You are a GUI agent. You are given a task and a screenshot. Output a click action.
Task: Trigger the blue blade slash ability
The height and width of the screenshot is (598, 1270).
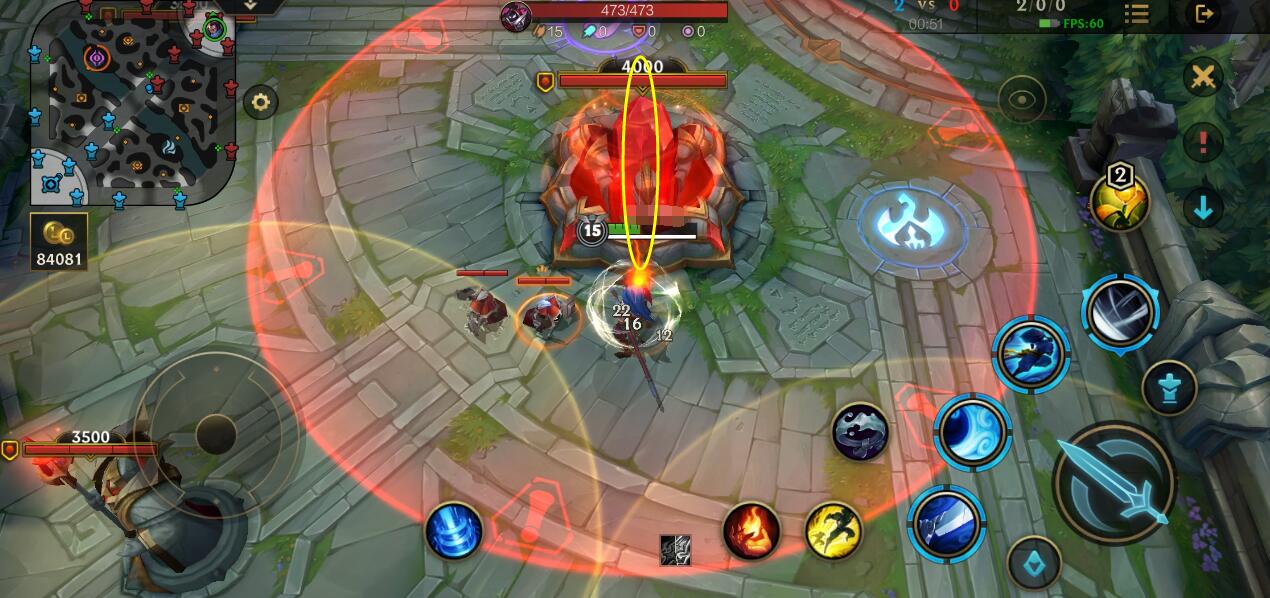pos(946,524)
